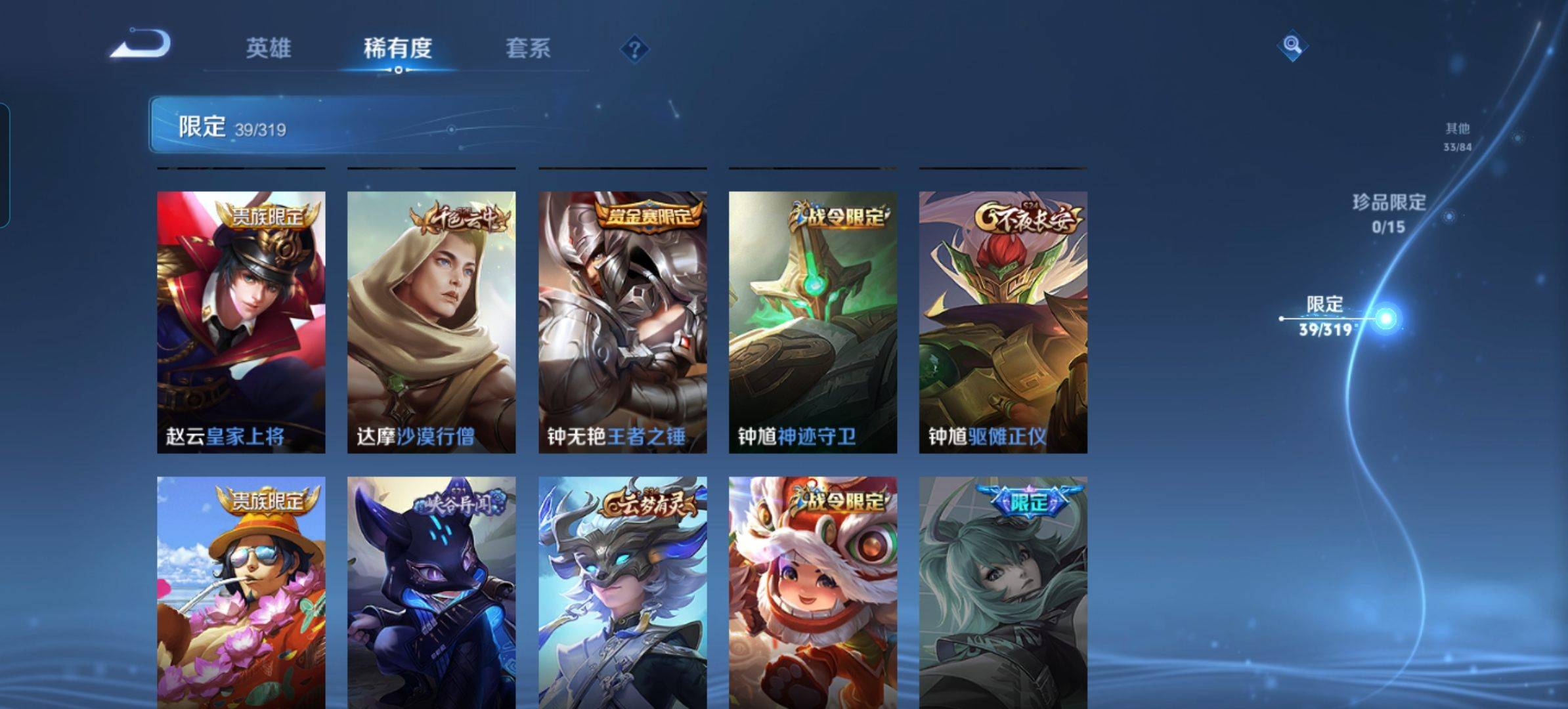View the green-haired 限定 skin card

[1003, 592]
